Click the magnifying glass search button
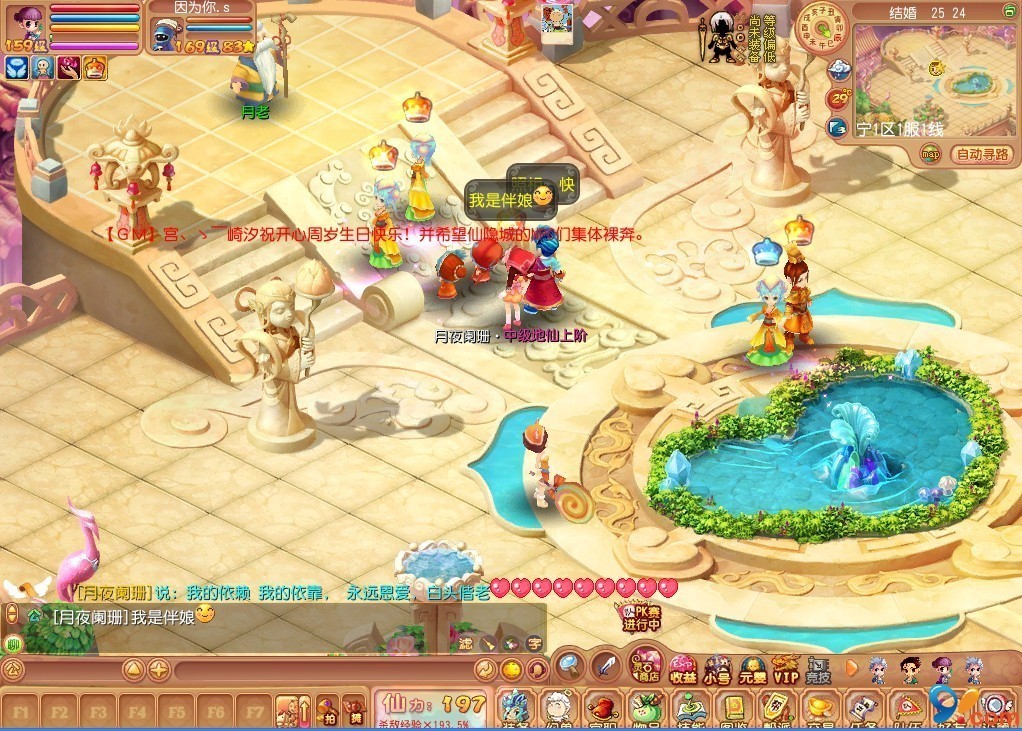Screen dimensions: 1022x731 coord(569,665)
